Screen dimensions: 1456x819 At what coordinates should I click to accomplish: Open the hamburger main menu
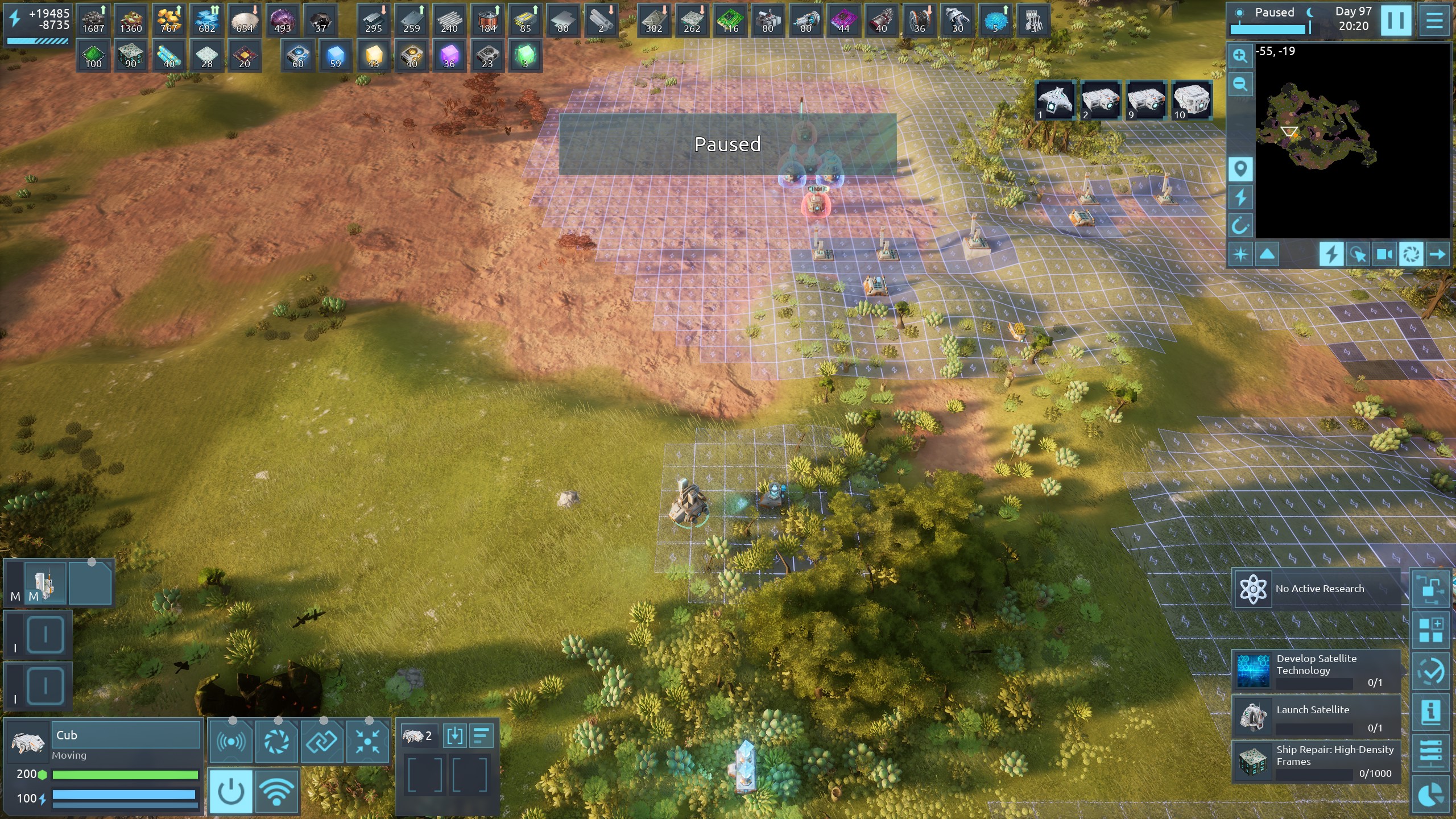point(1434,21)
